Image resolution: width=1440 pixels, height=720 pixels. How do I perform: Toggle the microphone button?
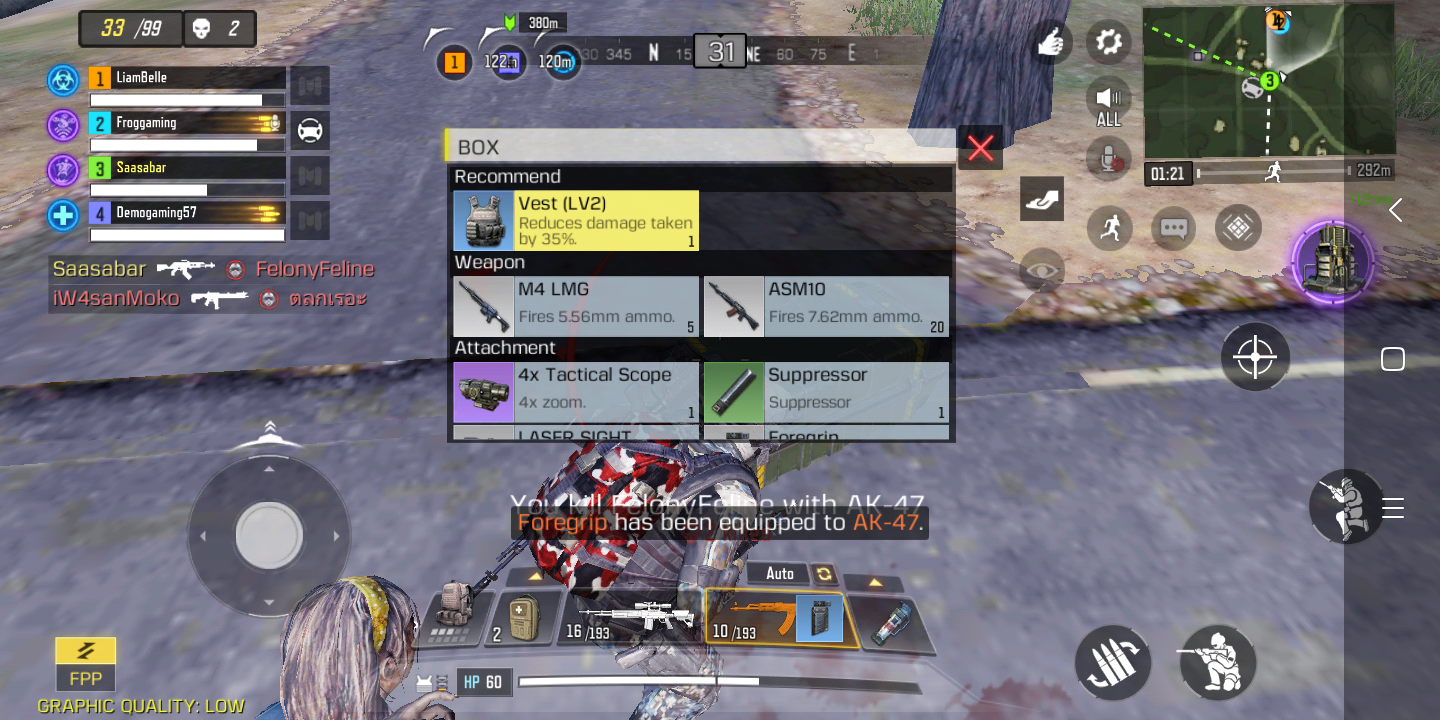tap(1108, 158)
